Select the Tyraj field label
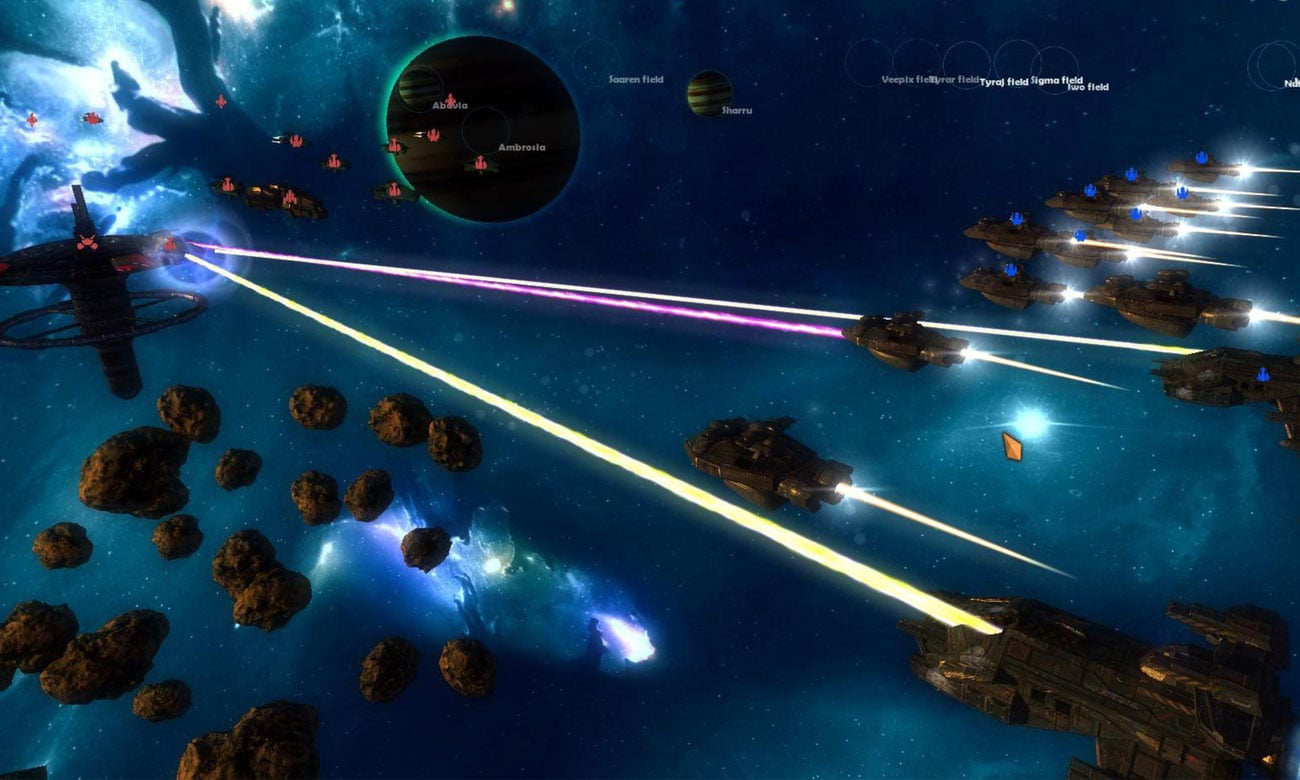Image resolution: width=1300 pixels, height=780 pixels. point(1004,82)
